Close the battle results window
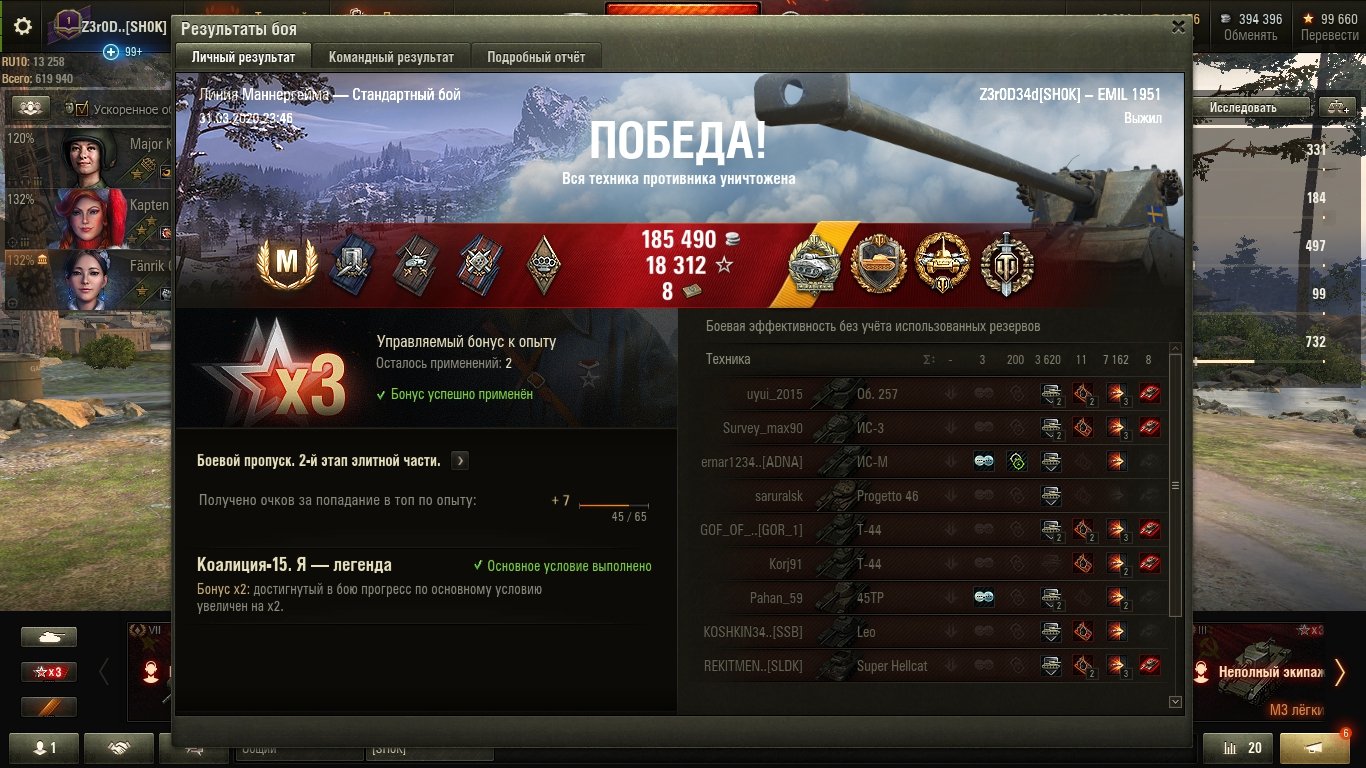This screenshot has width=1366, height=768. [1178, 28]
